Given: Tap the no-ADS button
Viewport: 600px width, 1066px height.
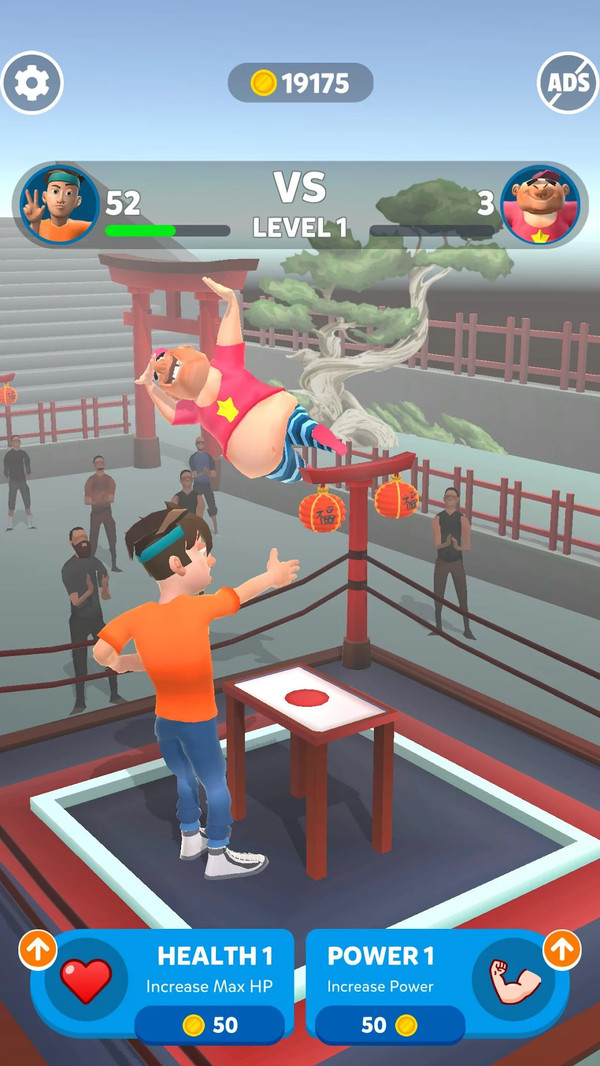Looking at the screenshot, I should pyautogui.click(x=568, y=83).
